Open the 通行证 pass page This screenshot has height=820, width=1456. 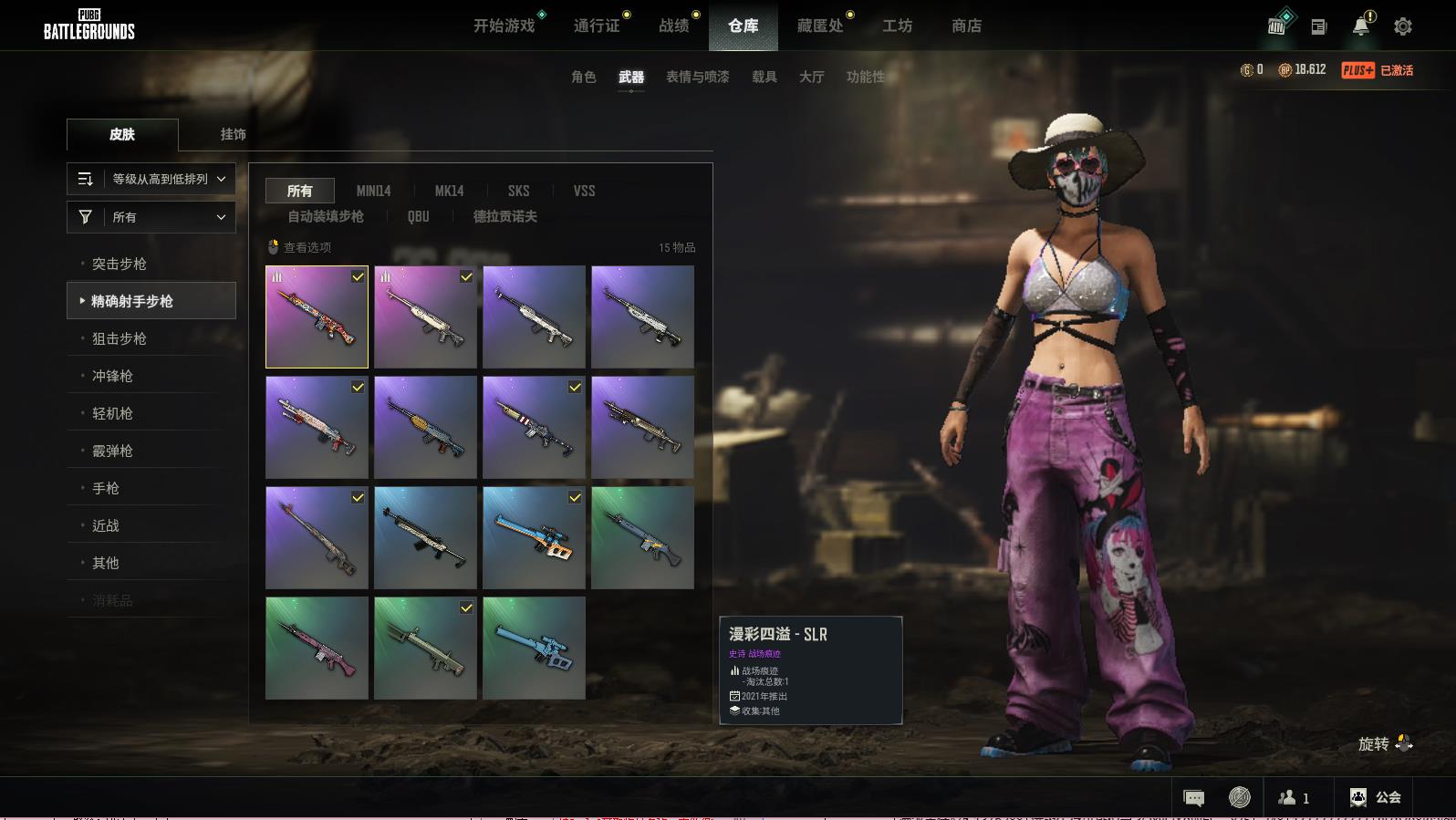[x=597, y=26]
